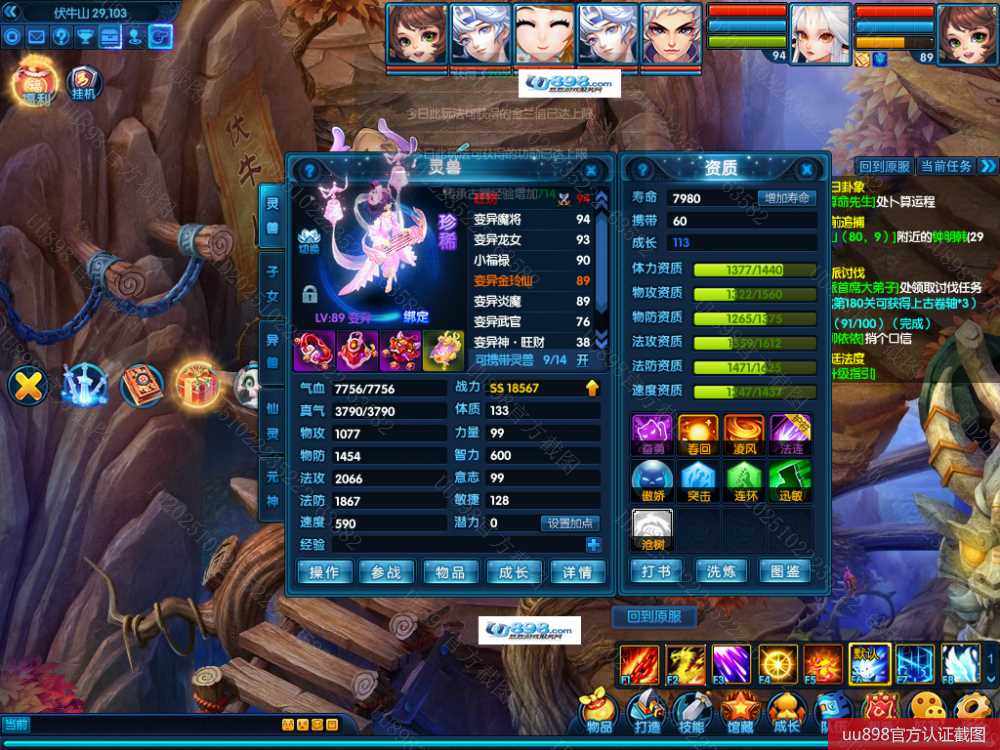Open the 操作 operations button
Viewport: 1000px width, 750px height.
pyautogui.click(x=325, y=572)
